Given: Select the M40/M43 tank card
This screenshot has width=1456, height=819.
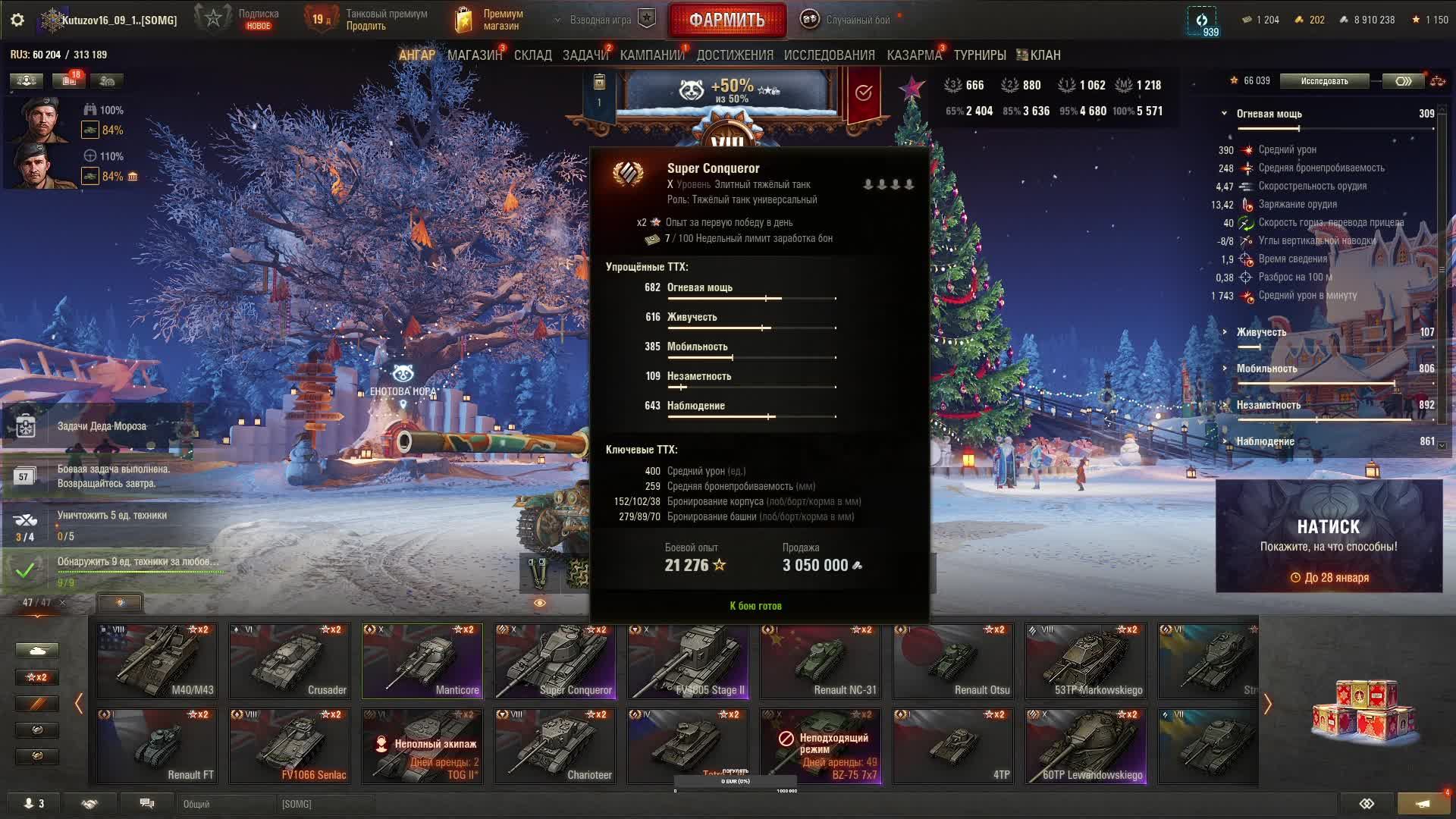Looking at the screenshot, I should click(x=157, y=661).
